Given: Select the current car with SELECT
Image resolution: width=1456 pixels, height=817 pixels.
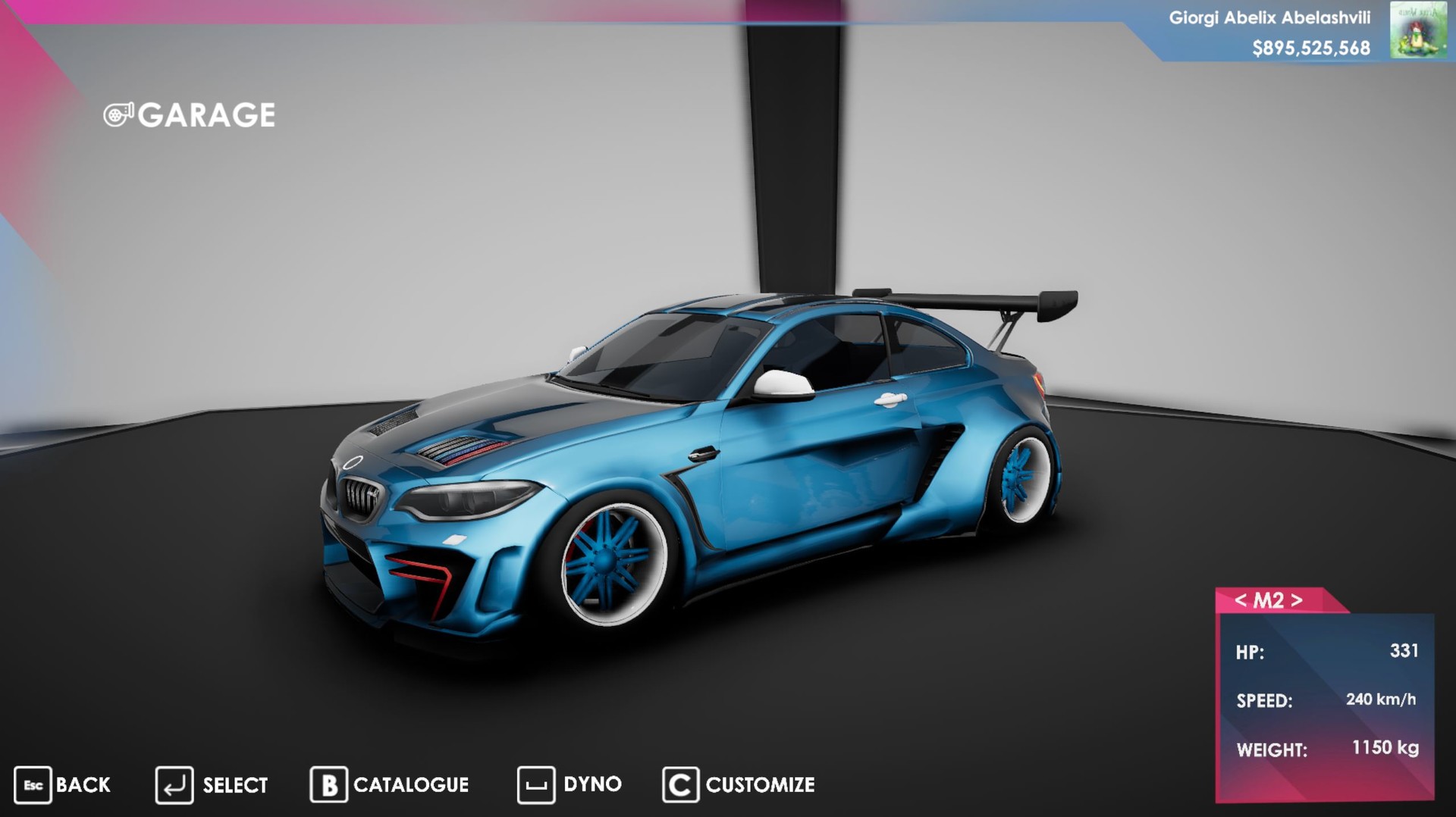Looking at the screenshot, I should 234,784.
